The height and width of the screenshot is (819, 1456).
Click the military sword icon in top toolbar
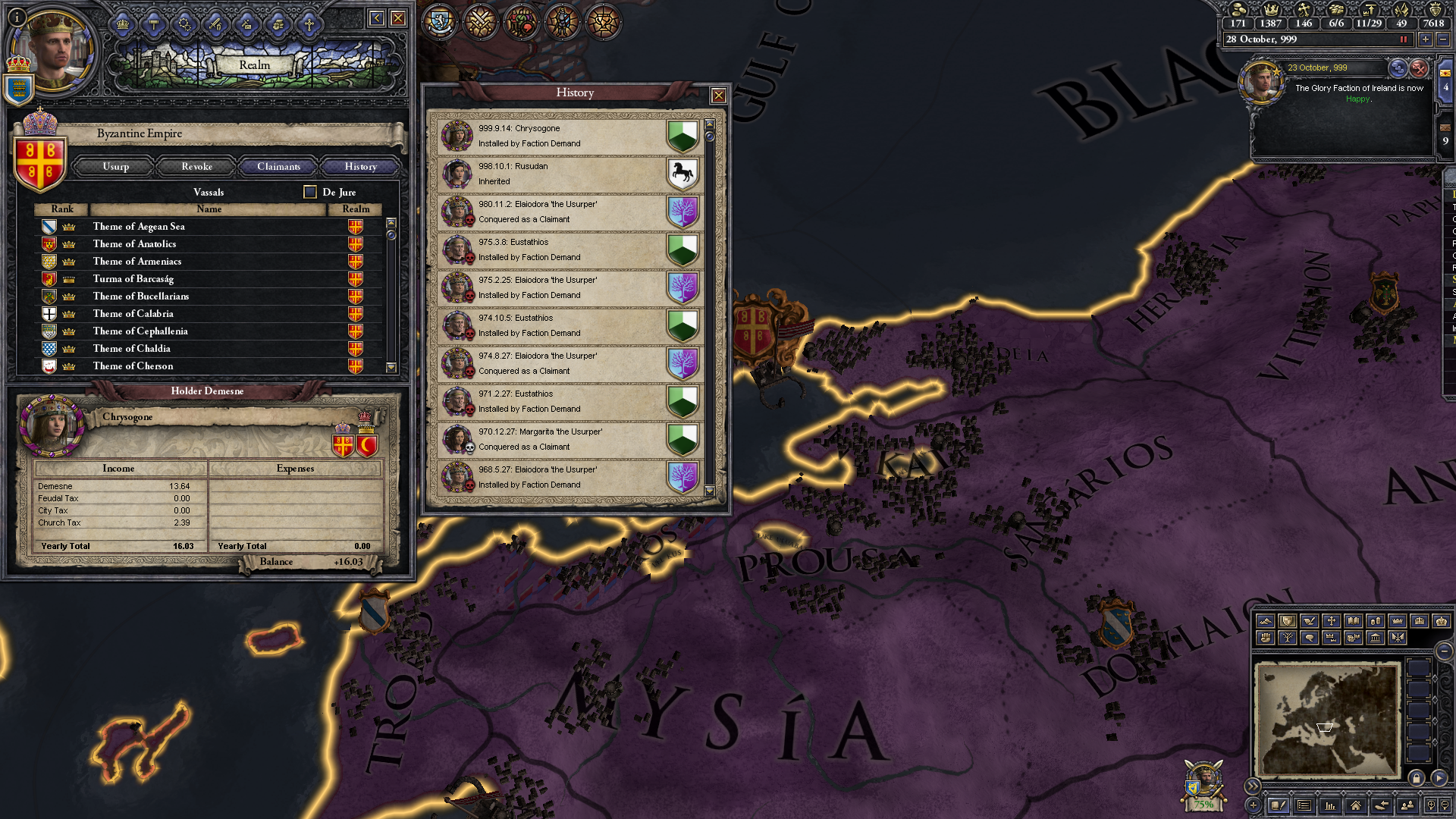click(215, 25)
